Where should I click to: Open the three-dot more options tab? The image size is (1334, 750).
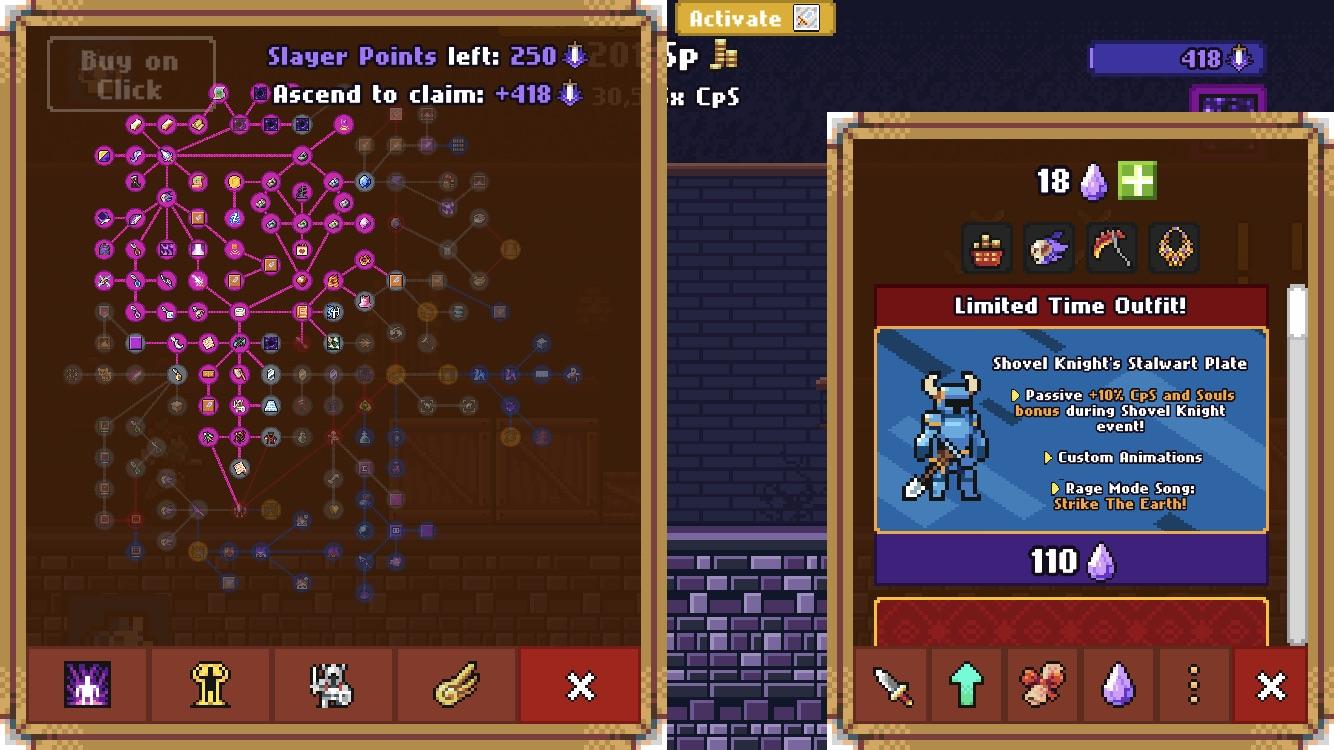1193,686
